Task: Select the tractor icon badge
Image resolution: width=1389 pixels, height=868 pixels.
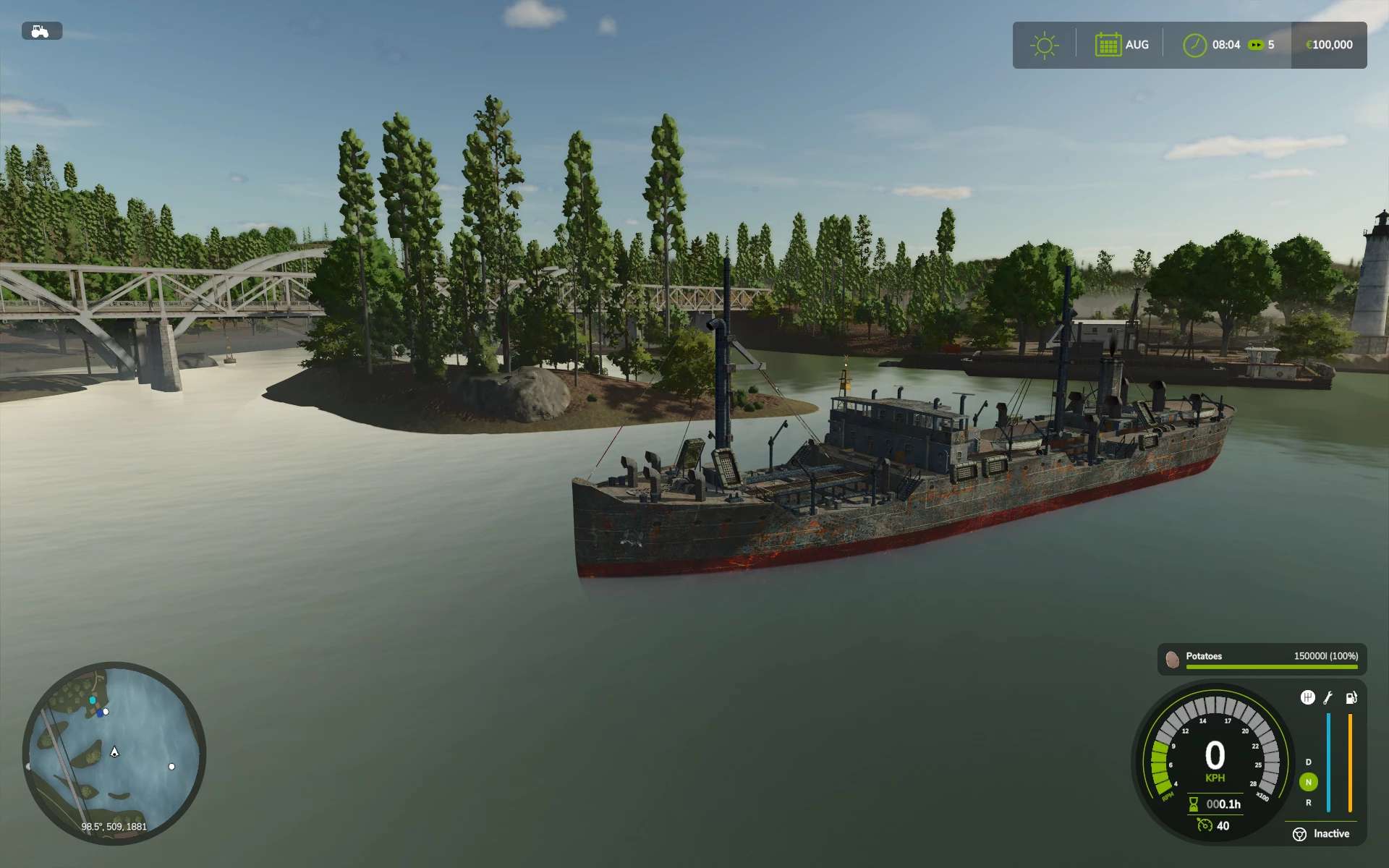Action: (41, 31)
